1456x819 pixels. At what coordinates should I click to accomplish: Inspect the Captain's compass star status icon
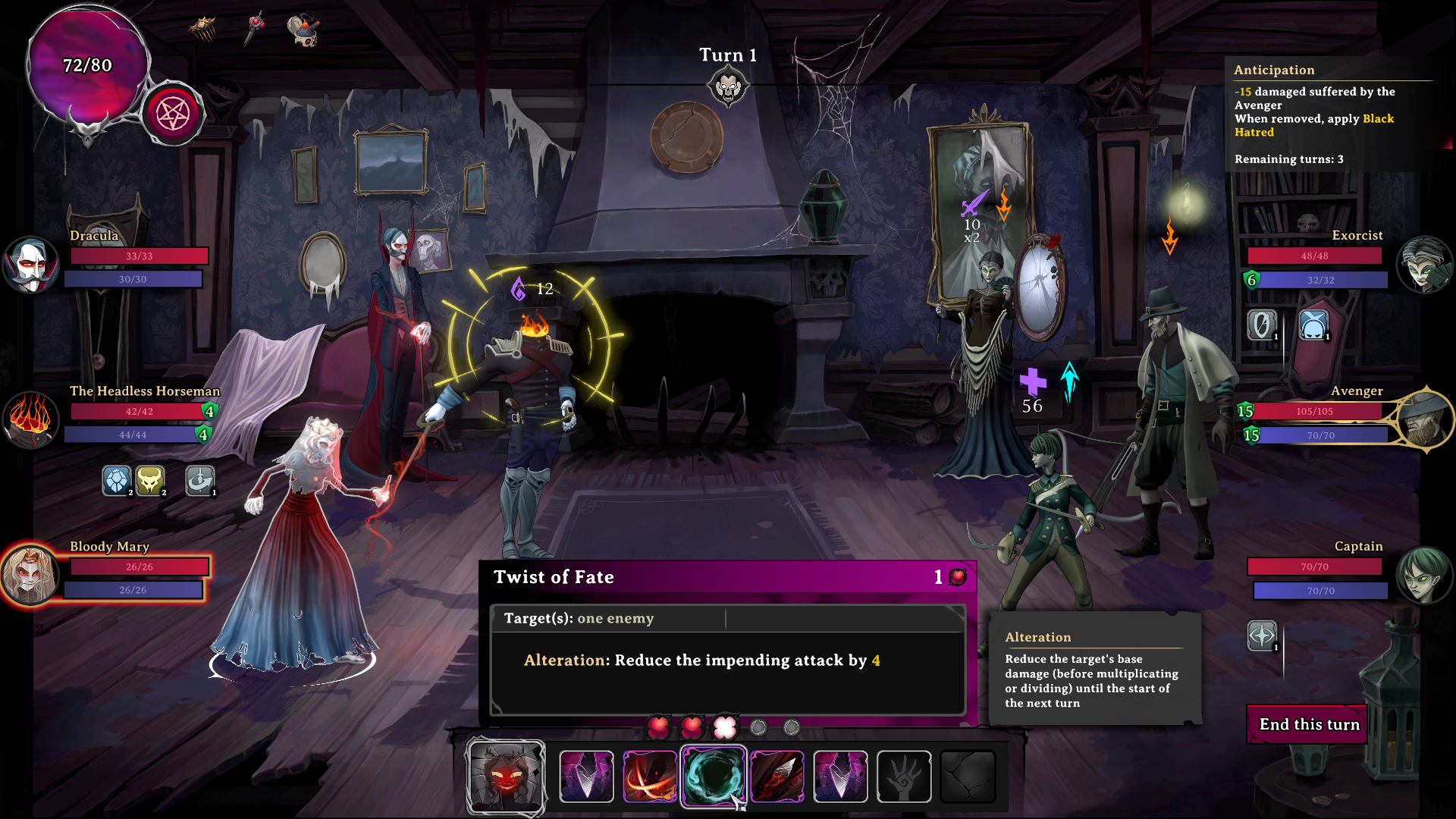1262,635
